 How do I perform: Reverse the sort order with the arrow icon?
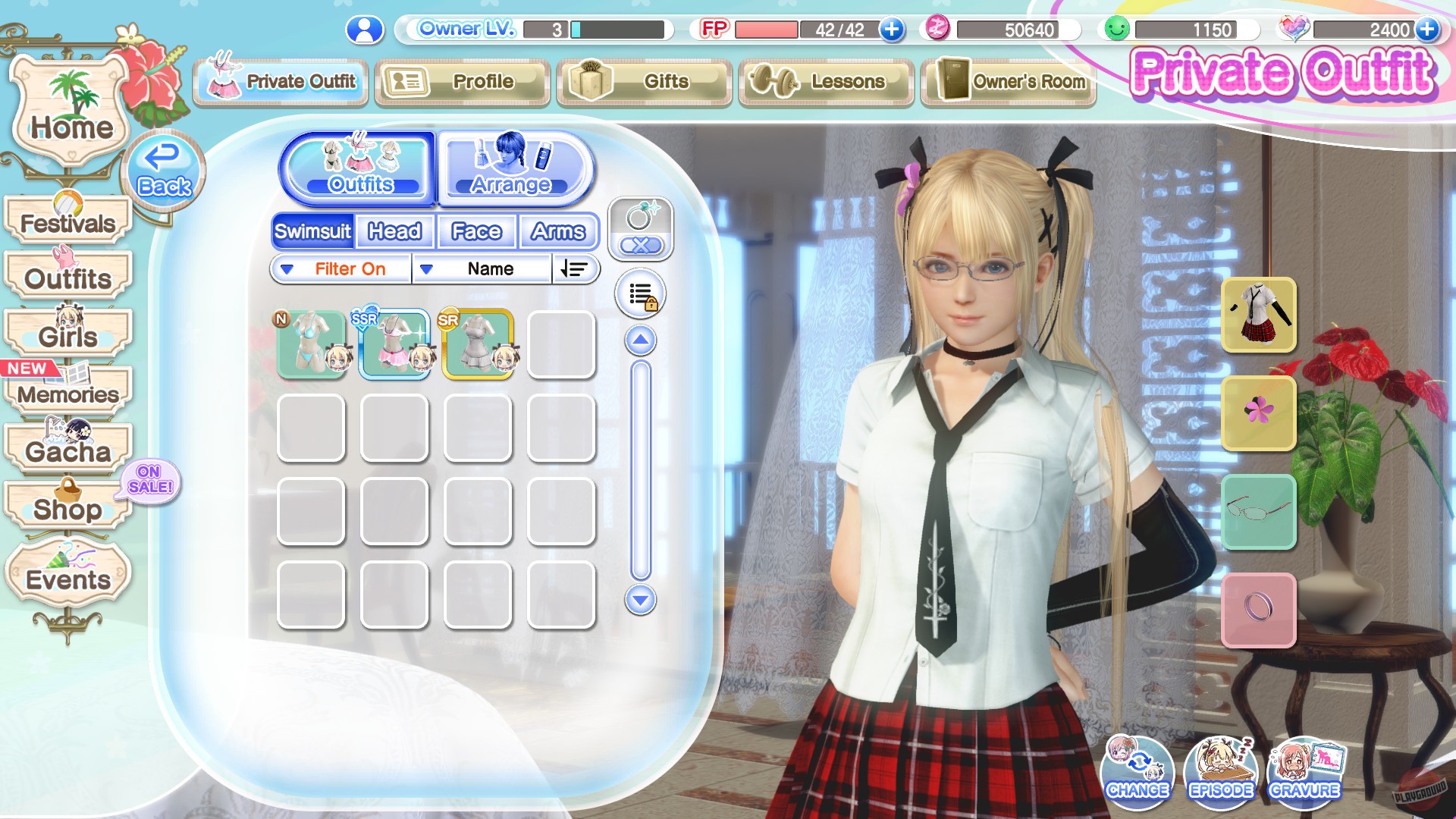coord(575,268)
